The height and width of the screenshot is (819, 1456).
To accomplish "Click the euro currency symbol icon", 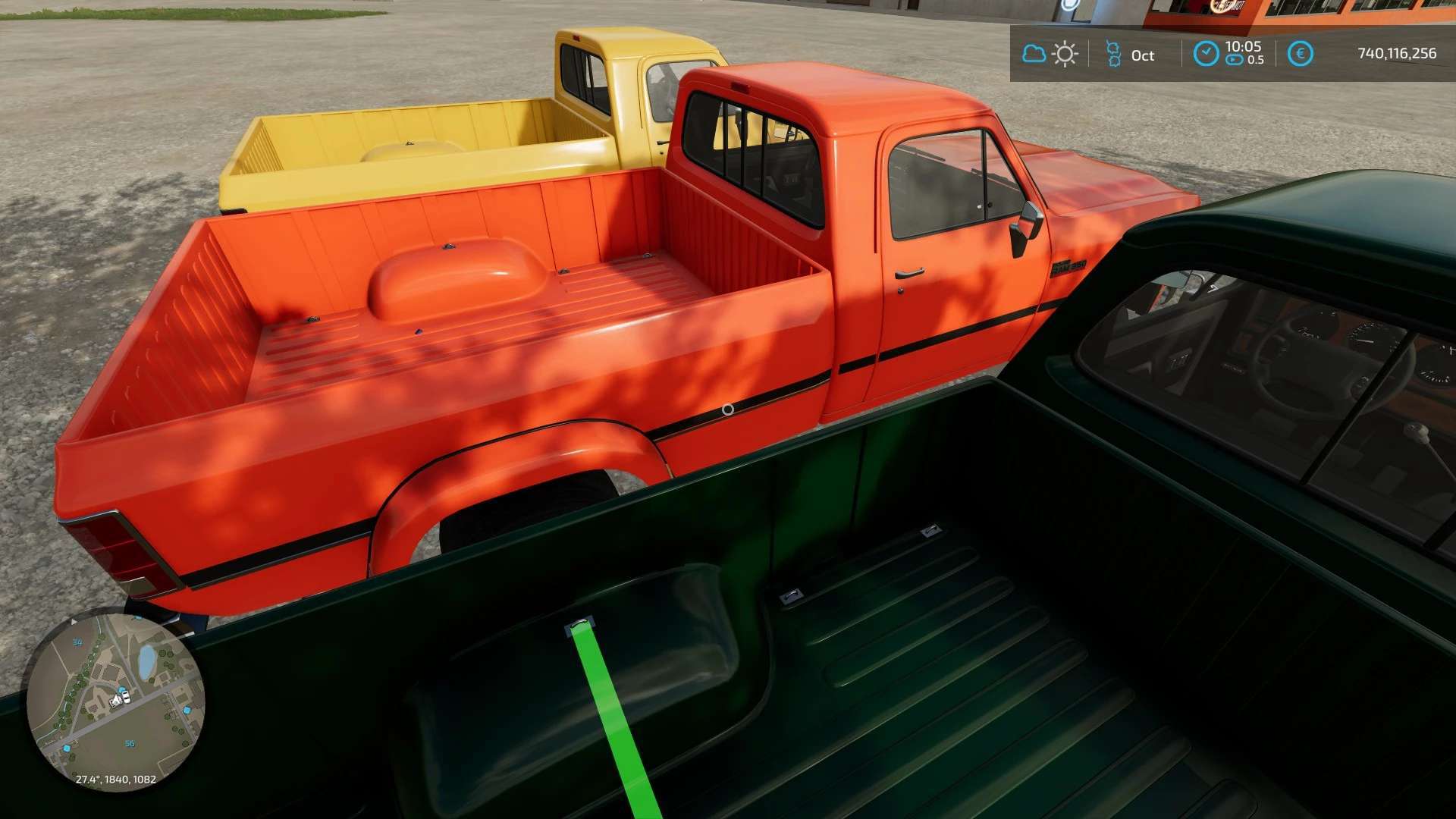I will tap(1301, 53).
